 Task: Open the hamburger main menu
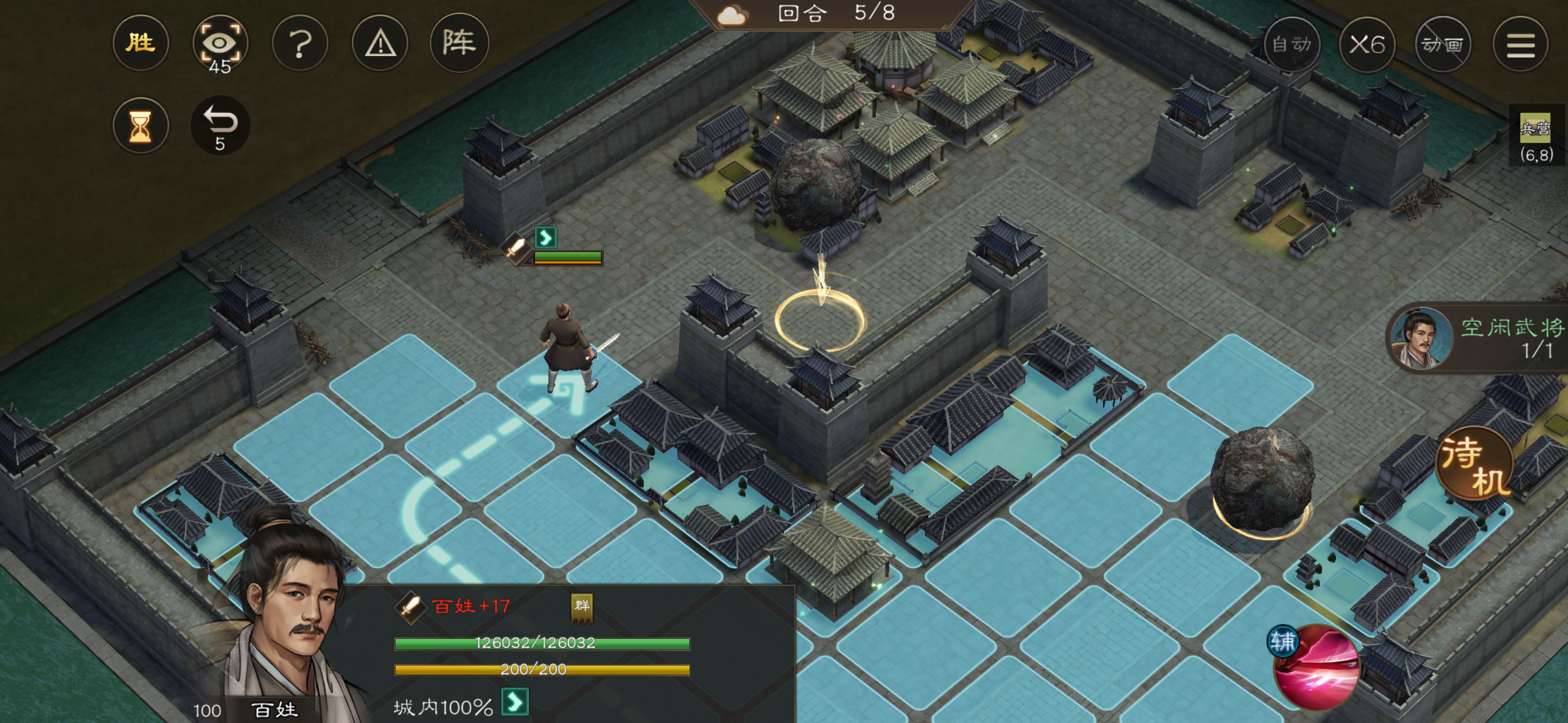pos(1519,44)
